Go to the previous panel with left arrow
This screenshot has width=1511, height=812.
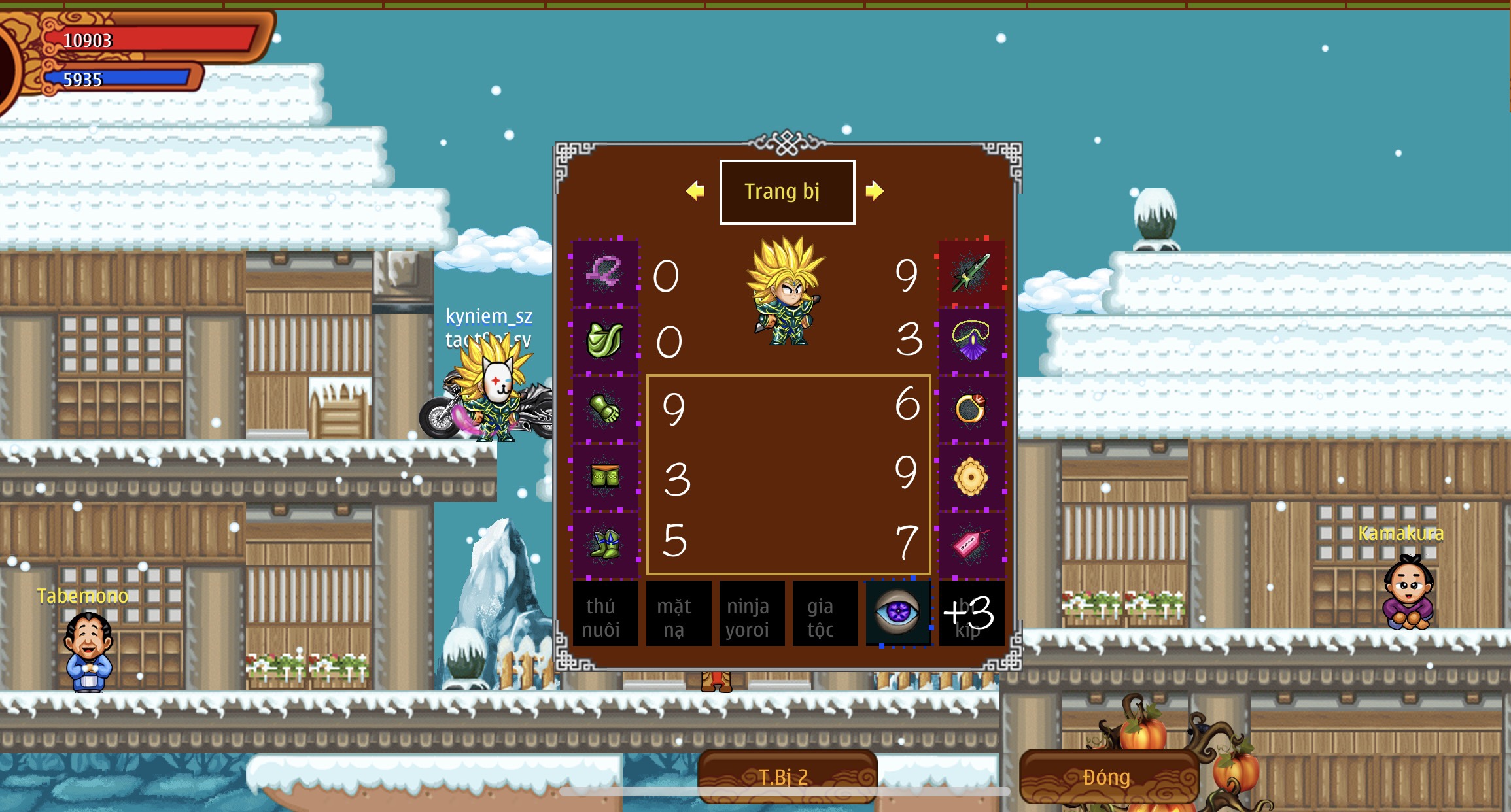click(695, 191)
